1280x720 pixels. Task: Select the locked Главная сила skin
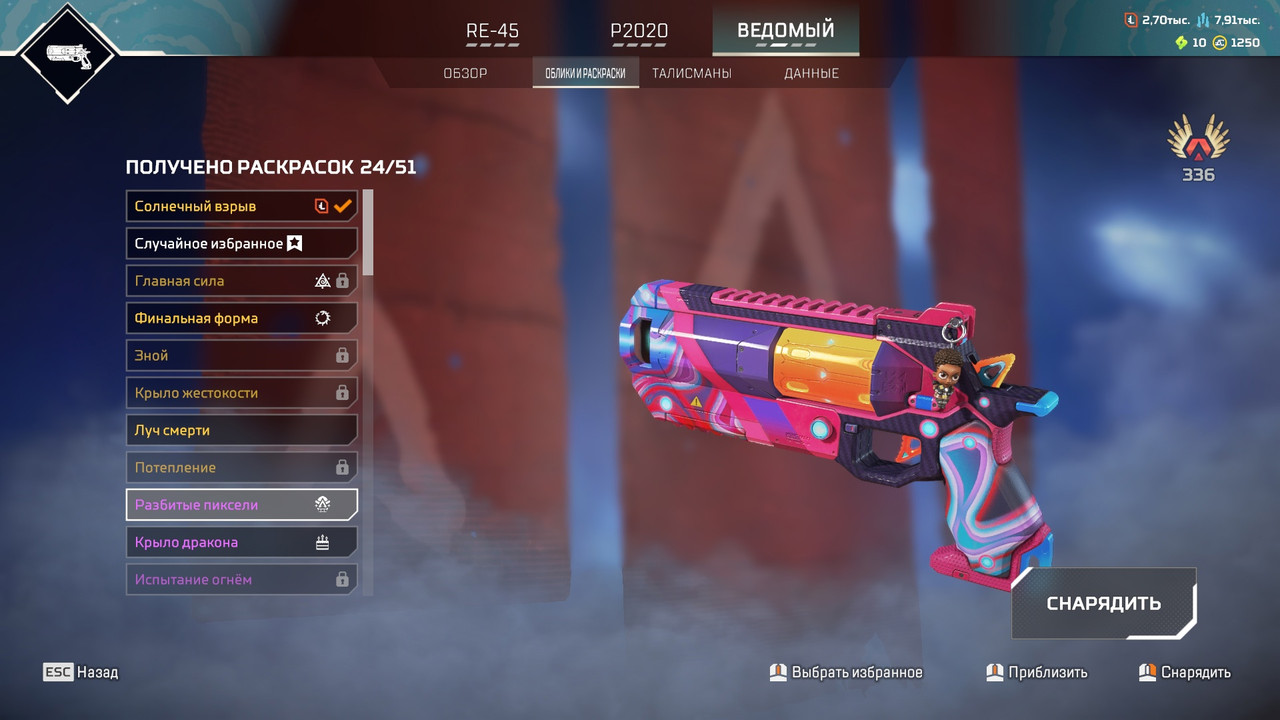[x=242, y=281]
